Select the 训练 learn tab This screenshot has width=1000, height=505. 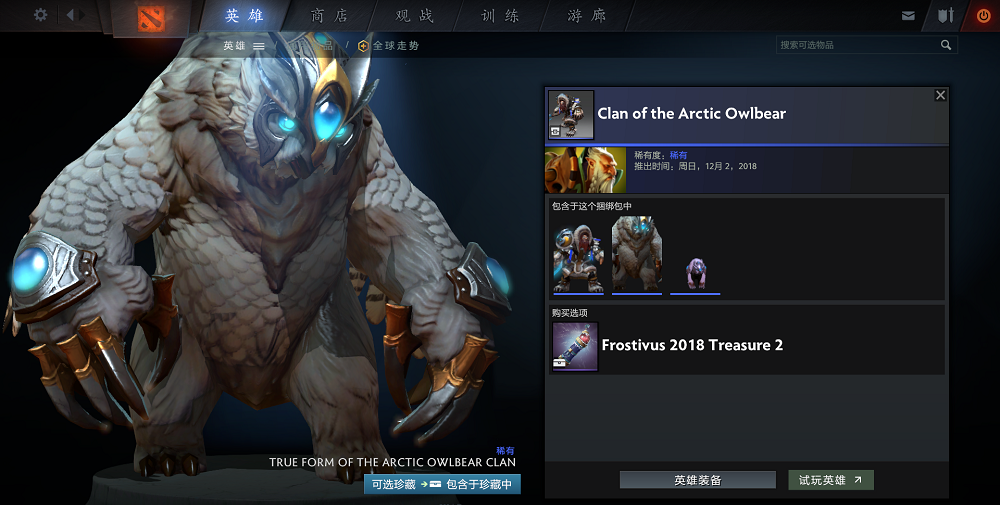(x=500, y=16)
